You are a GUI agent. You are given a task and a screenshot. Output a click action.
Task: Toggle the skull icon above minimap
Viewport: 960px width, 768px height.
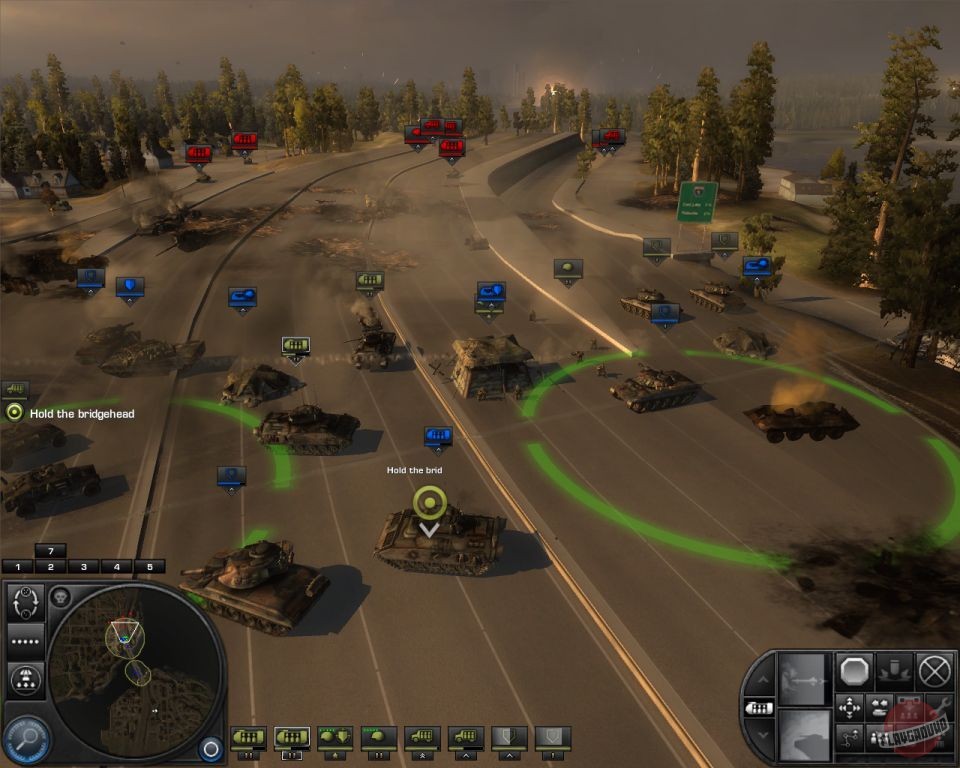point(59,597)
